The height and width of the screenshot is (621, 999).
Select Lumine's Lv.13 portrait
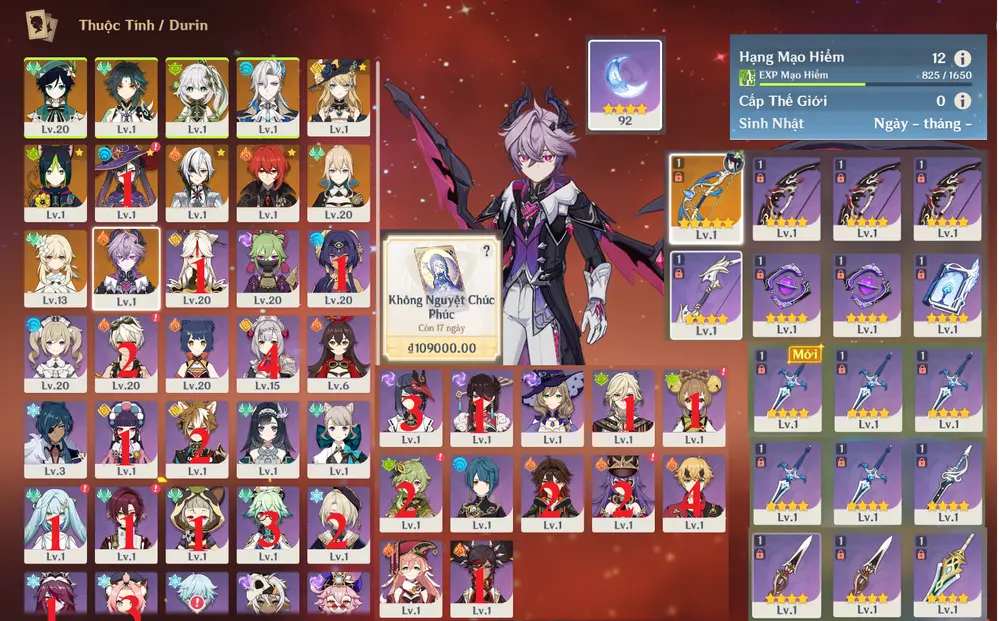click(55, 269)
